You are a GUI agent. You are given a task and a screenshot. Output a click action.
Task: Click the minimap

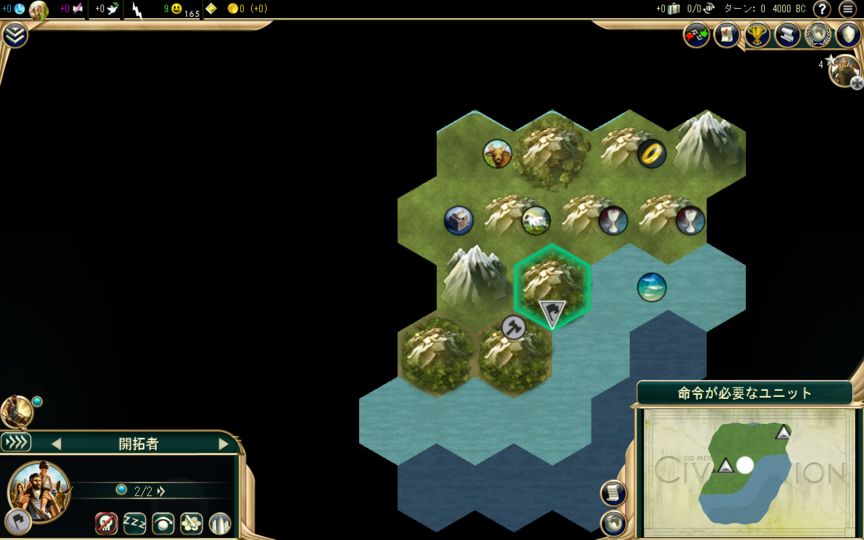click(745, 465)
